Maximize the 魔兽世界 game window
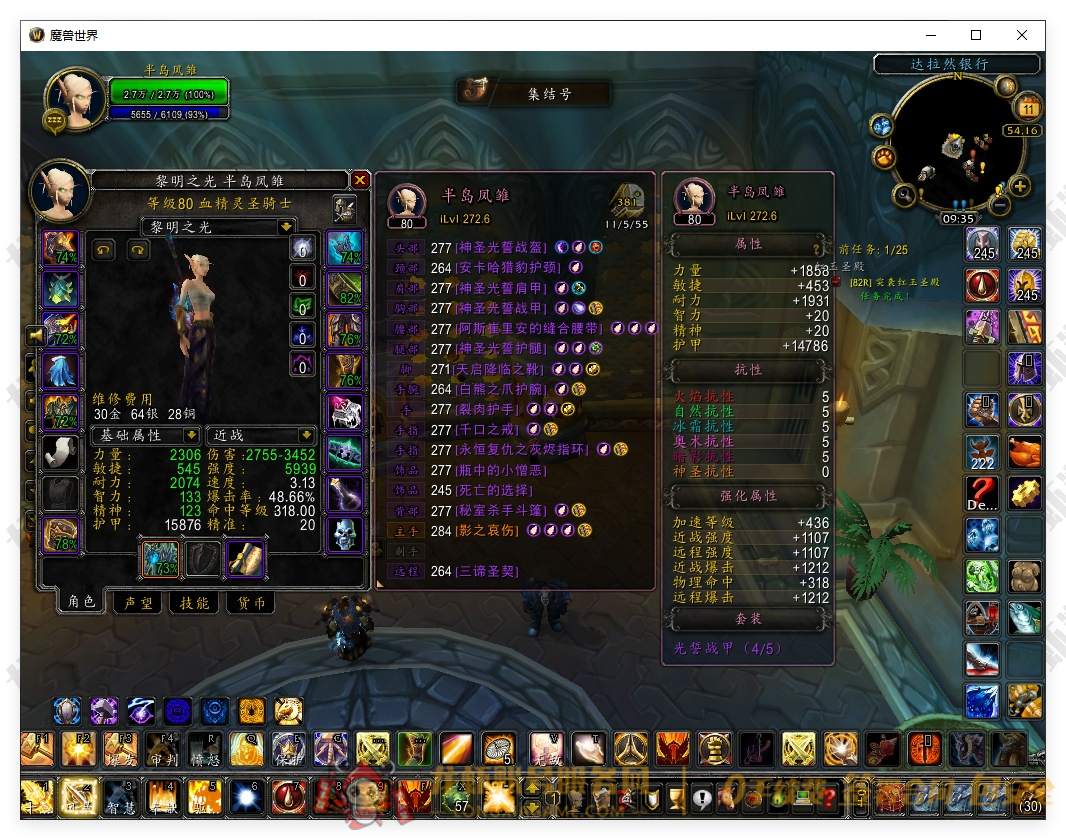Viewport: 1066px width, 840px height. point(976,35)
